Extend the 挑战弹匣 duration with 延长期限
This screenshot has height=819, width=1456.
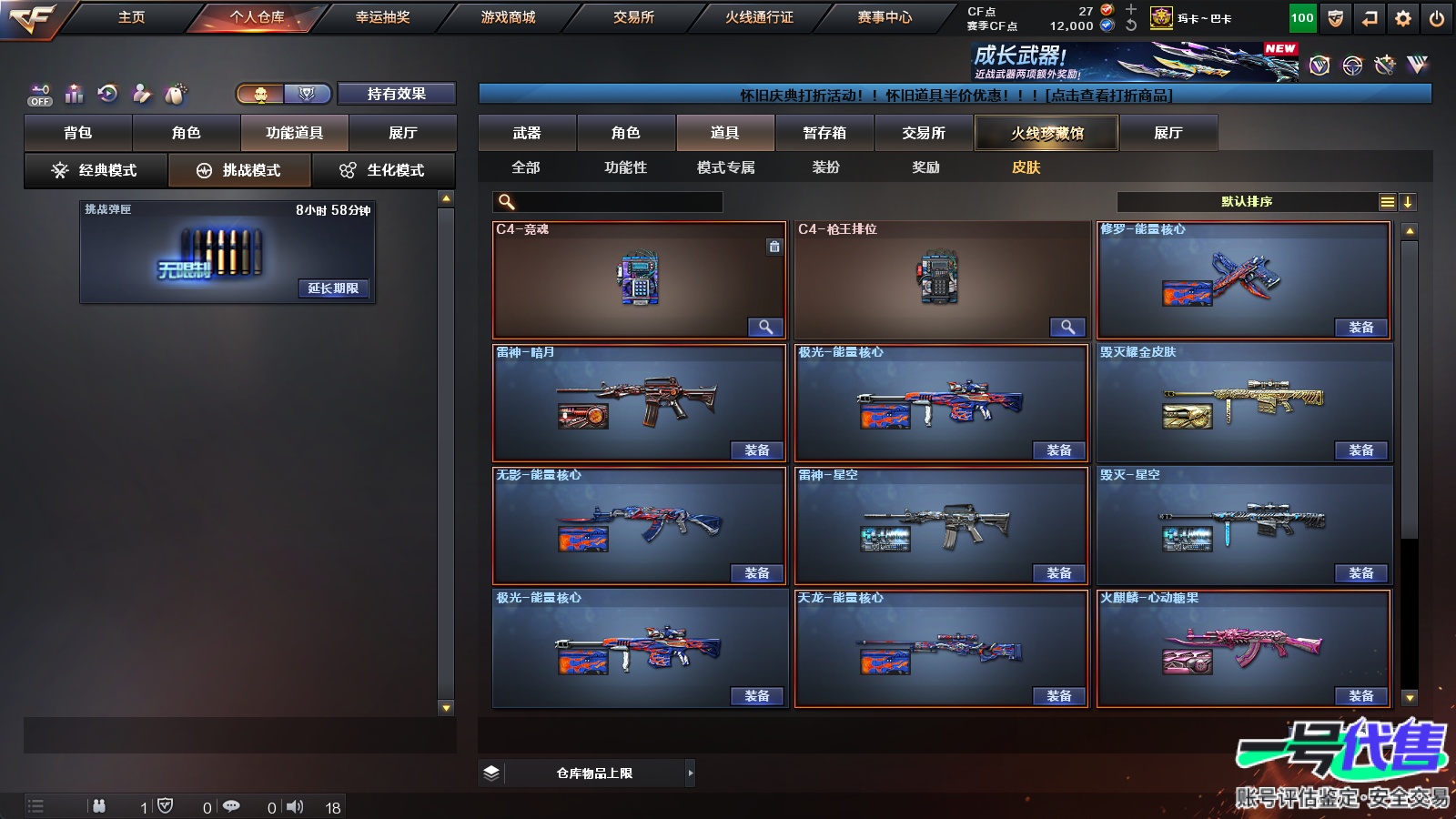pos(333,288)
